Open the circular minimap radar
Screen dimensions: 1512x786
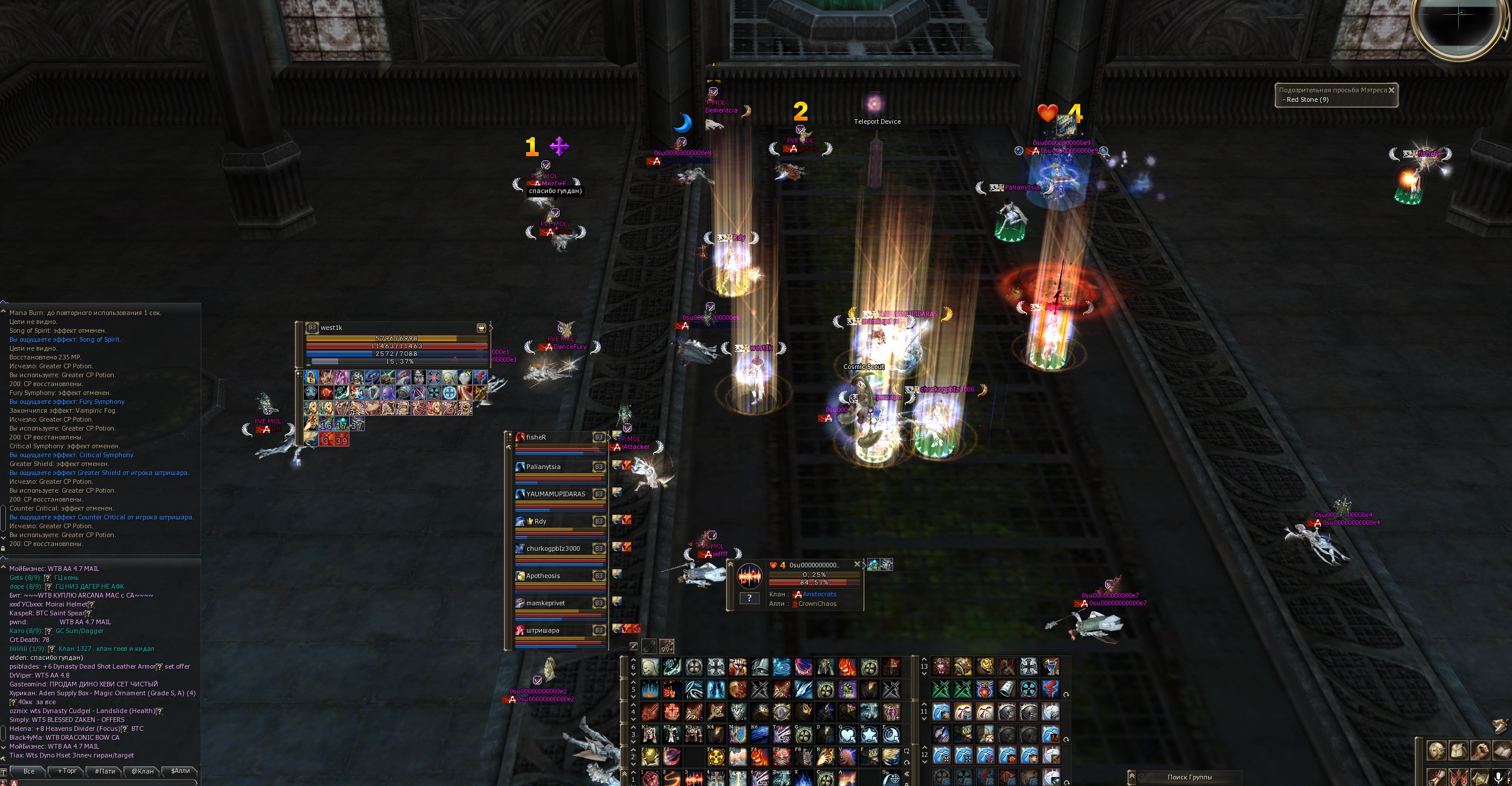(x=1458, y=24)
